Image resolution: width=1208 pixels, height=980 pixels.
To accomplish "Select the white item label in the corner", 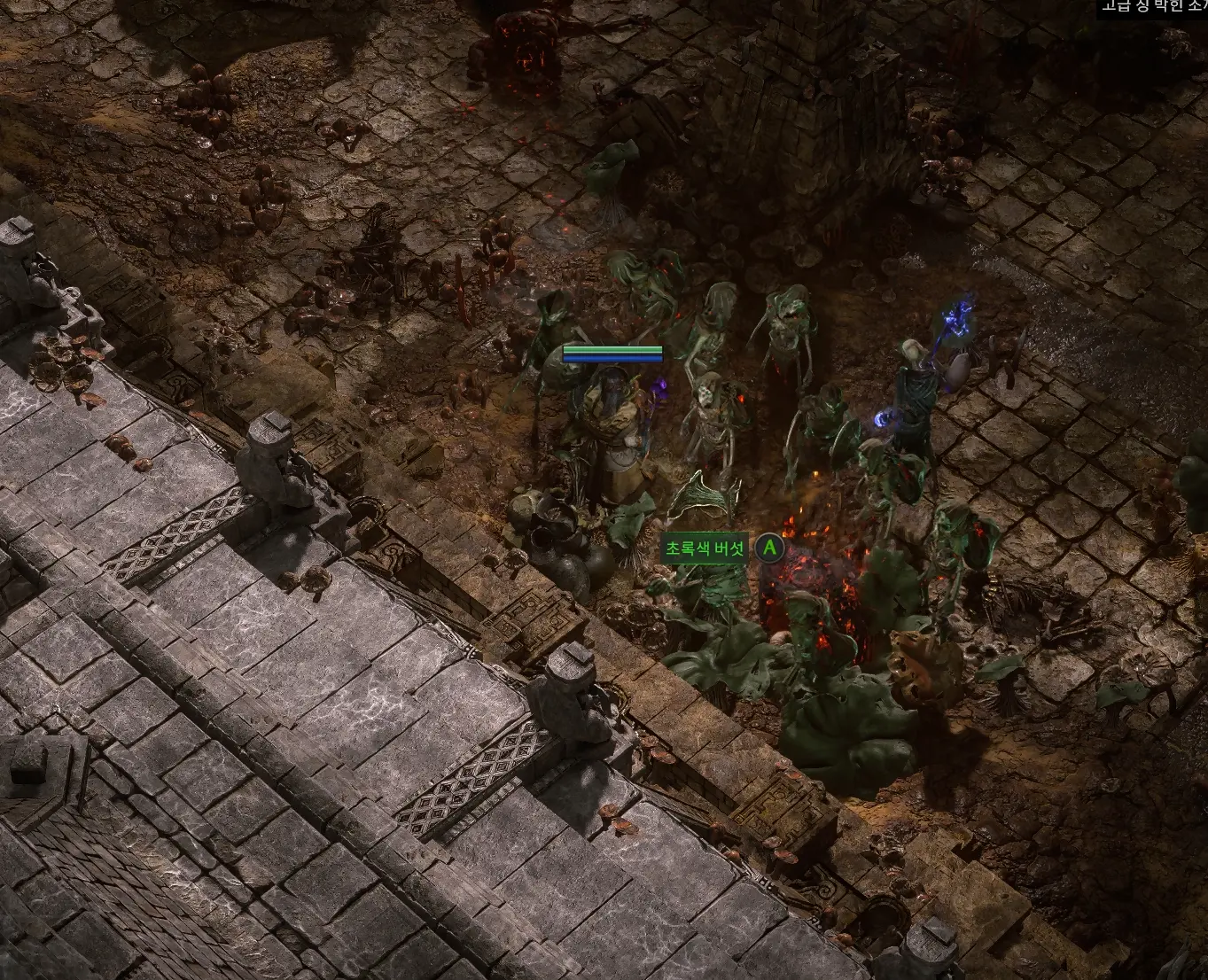I will tap(1153, 7).
